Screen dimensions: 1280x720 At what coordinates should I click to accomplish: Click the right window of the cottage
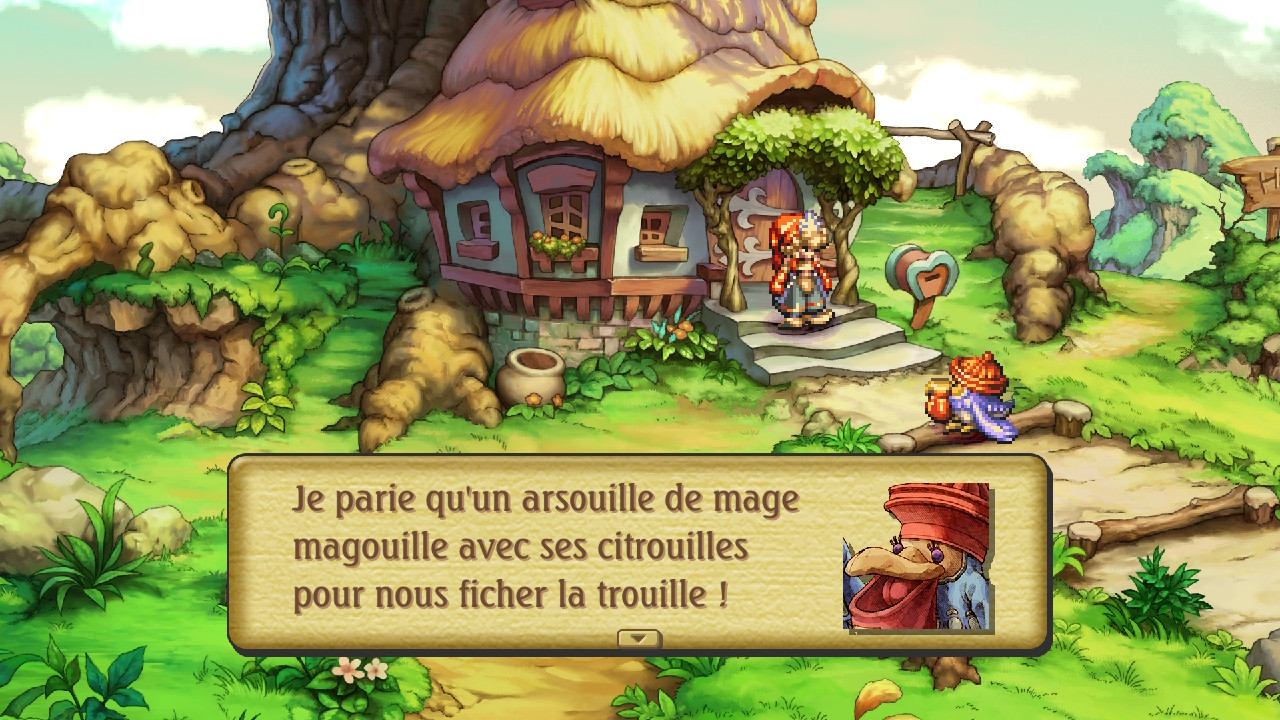click(x=657, y=225)
